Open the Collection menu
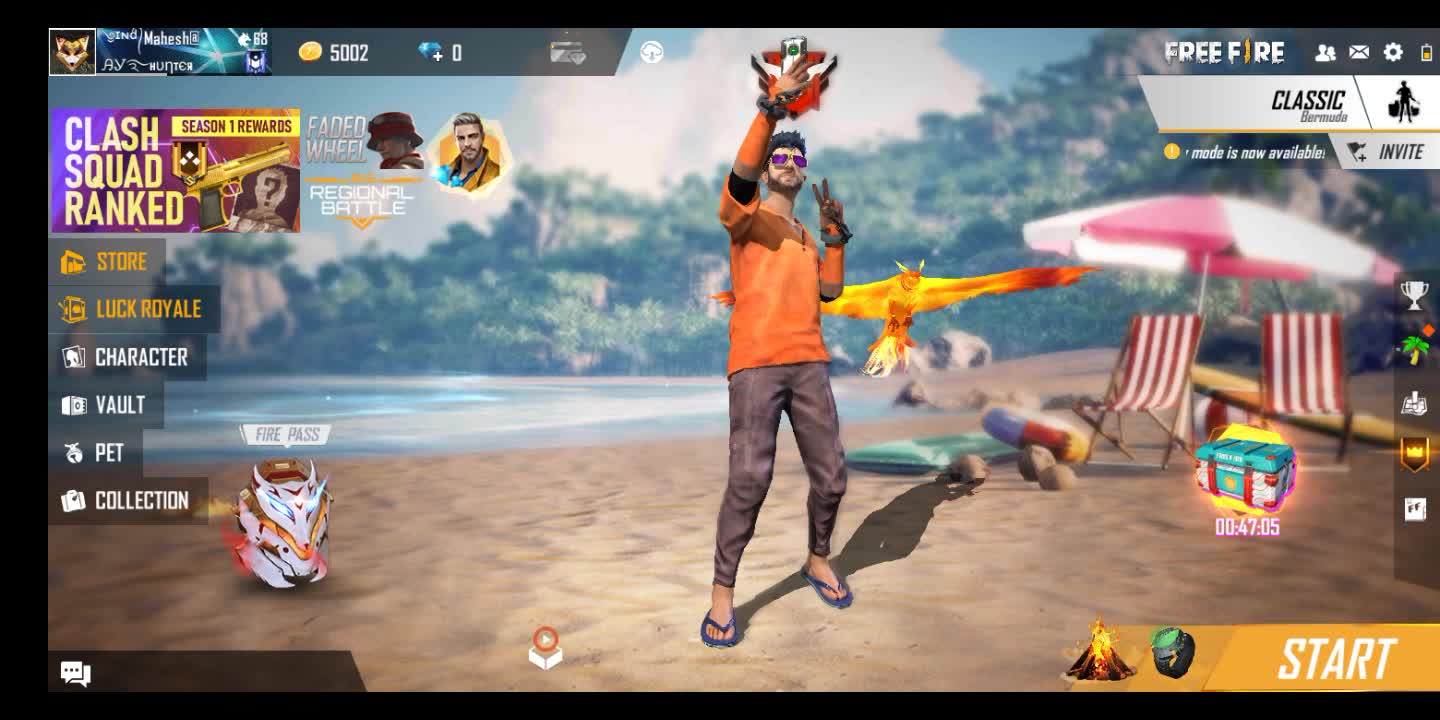Screen dimensions: 1440x720 [x=127, y=501]
